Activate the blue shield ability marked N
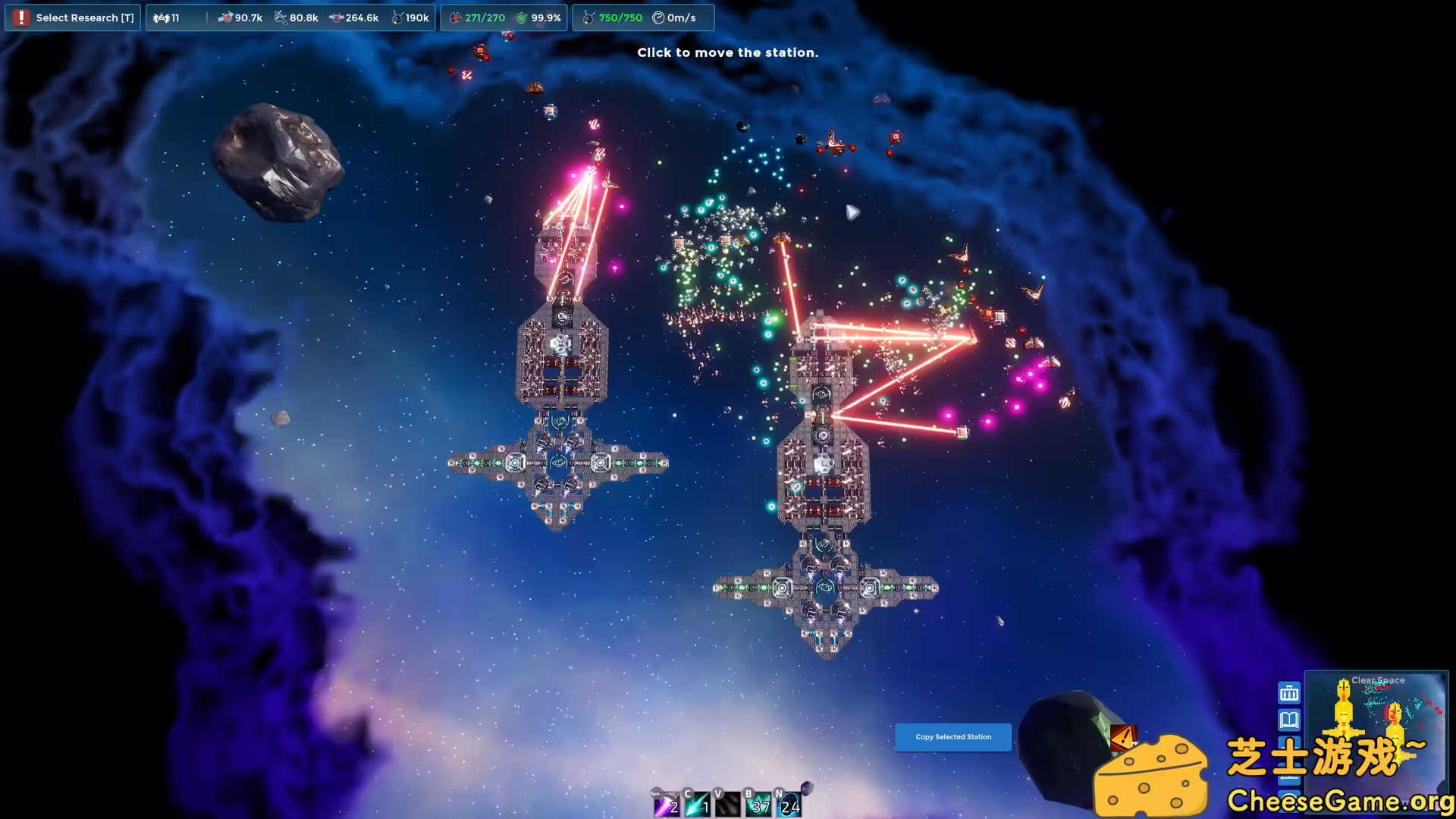Screen dimensions: 1456x819 click(x=789, y=805)
